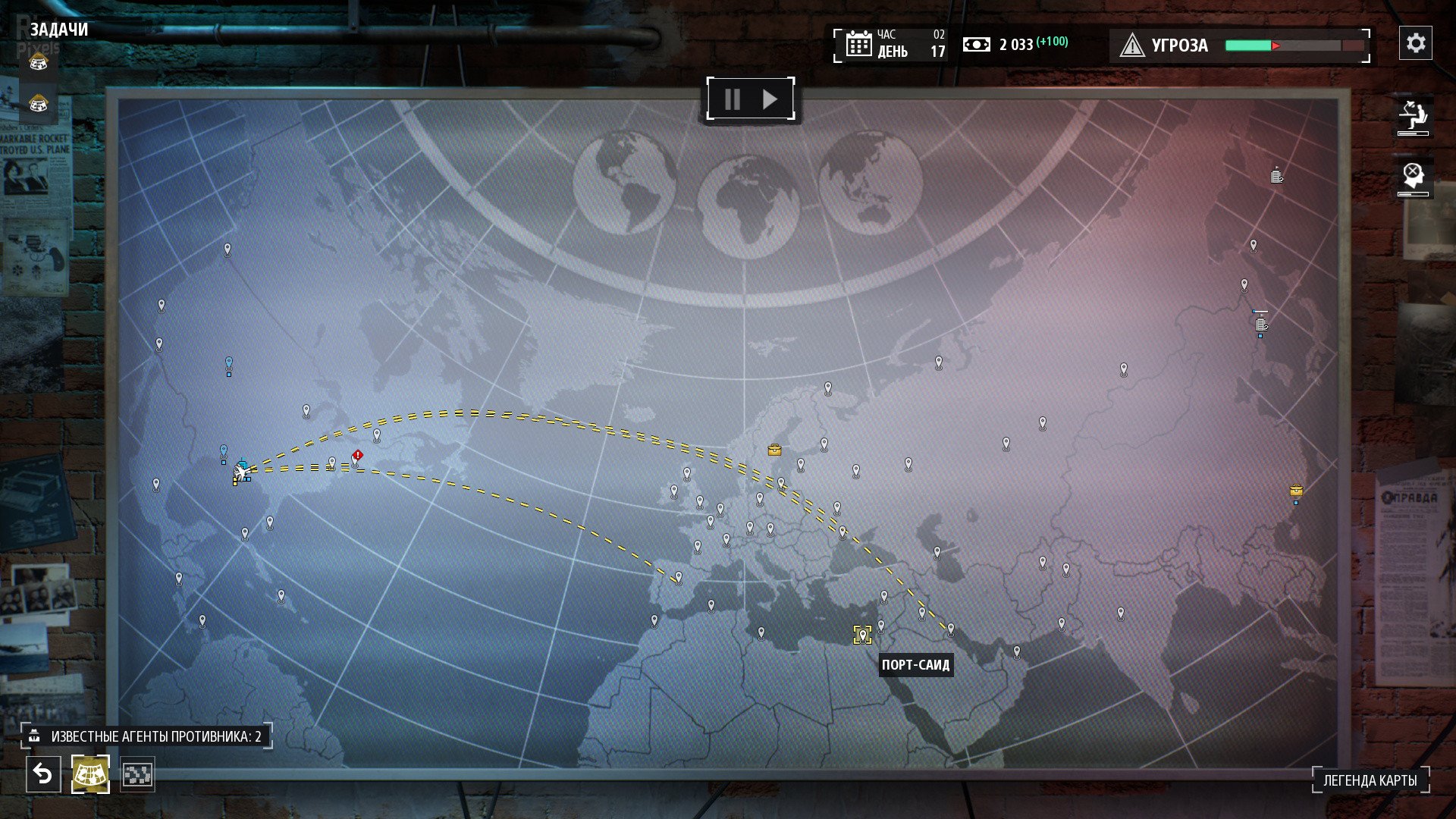This screenshot has height=819, width=1456.
Task: Show the Известные агенты противника panel
Action: coord(146,736)
